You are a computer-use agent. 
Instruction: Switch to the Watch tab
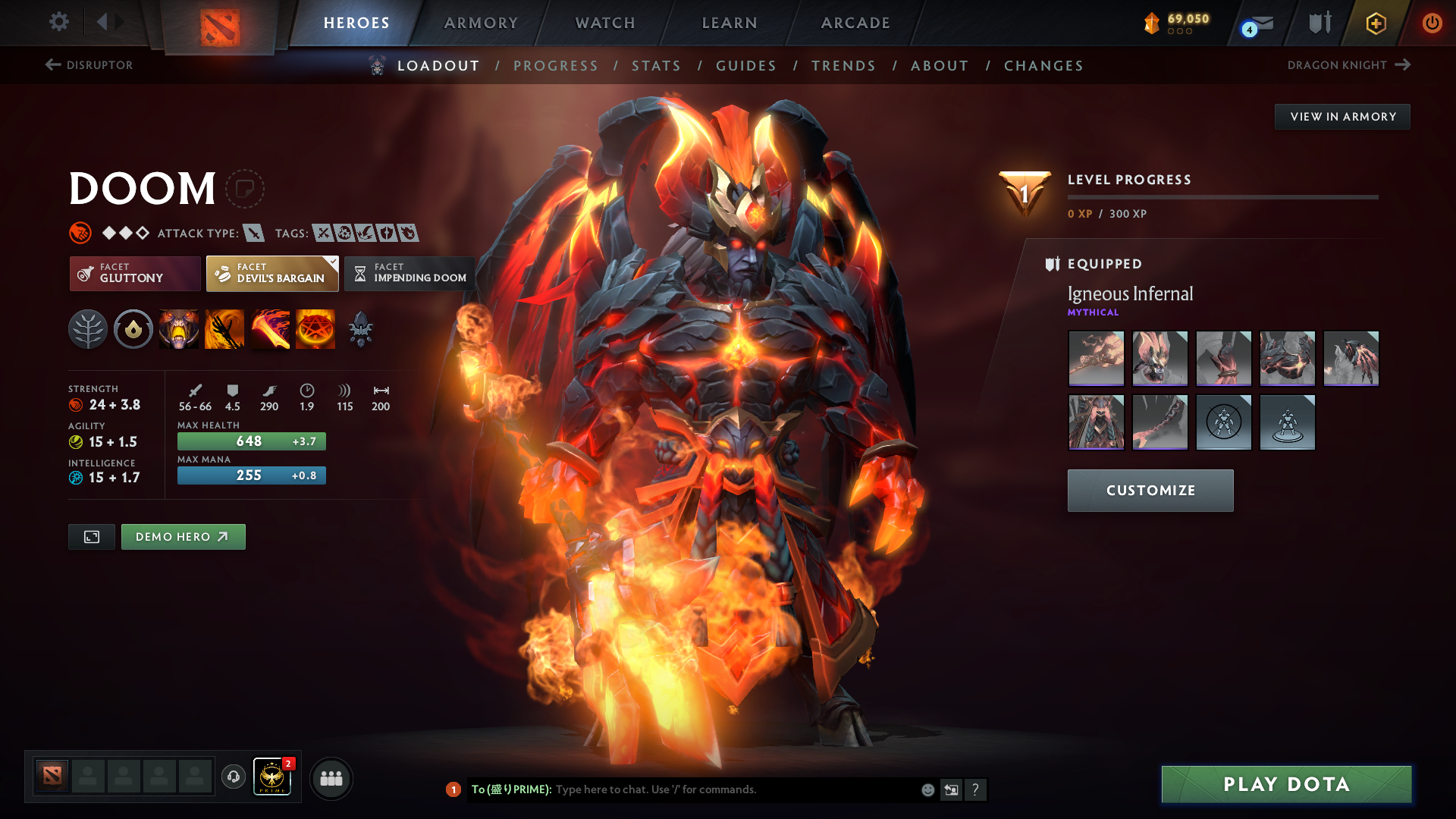point(605,23)
